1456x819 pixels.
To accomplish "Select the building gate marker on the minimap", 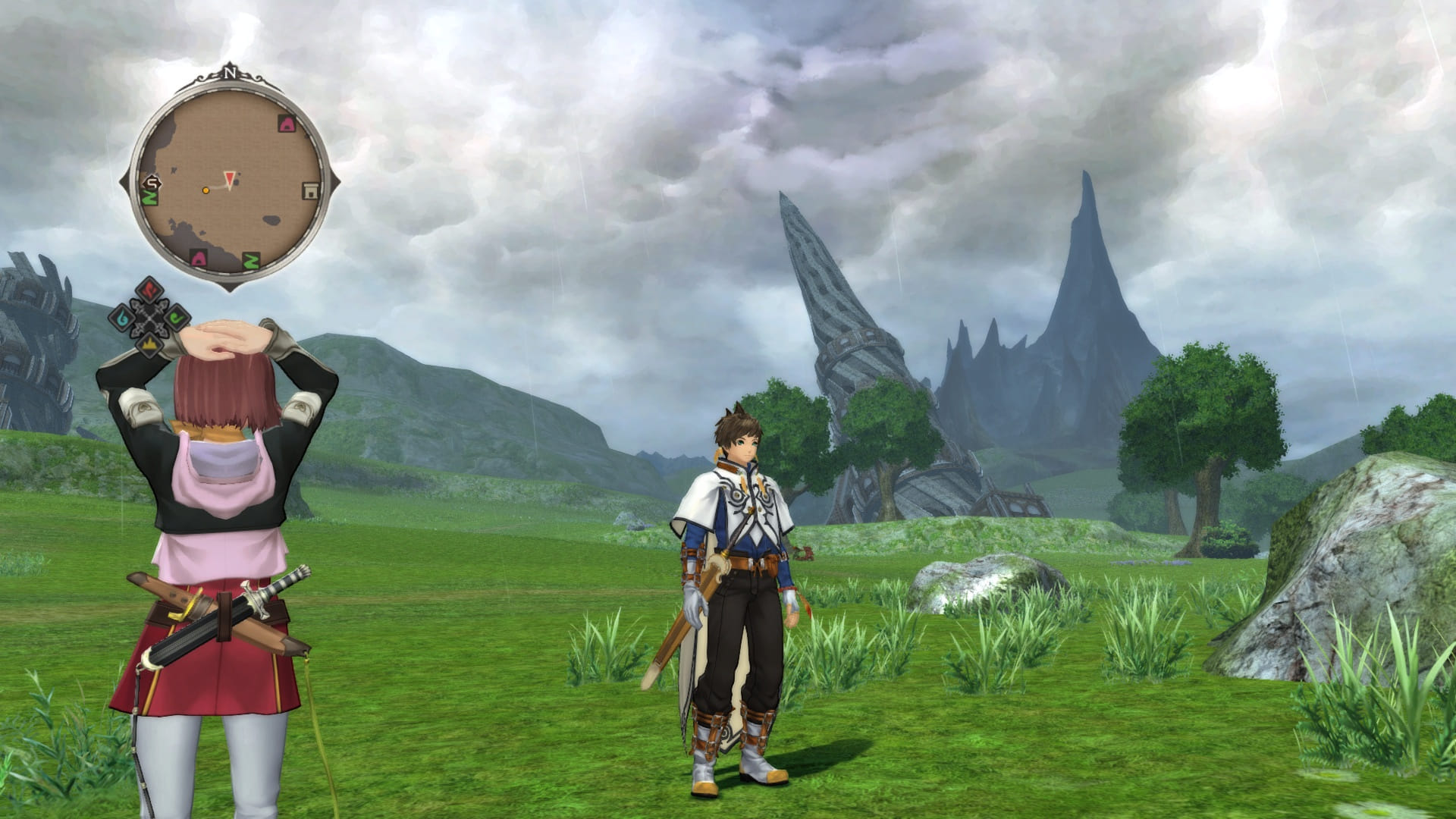I will [309, 191].
